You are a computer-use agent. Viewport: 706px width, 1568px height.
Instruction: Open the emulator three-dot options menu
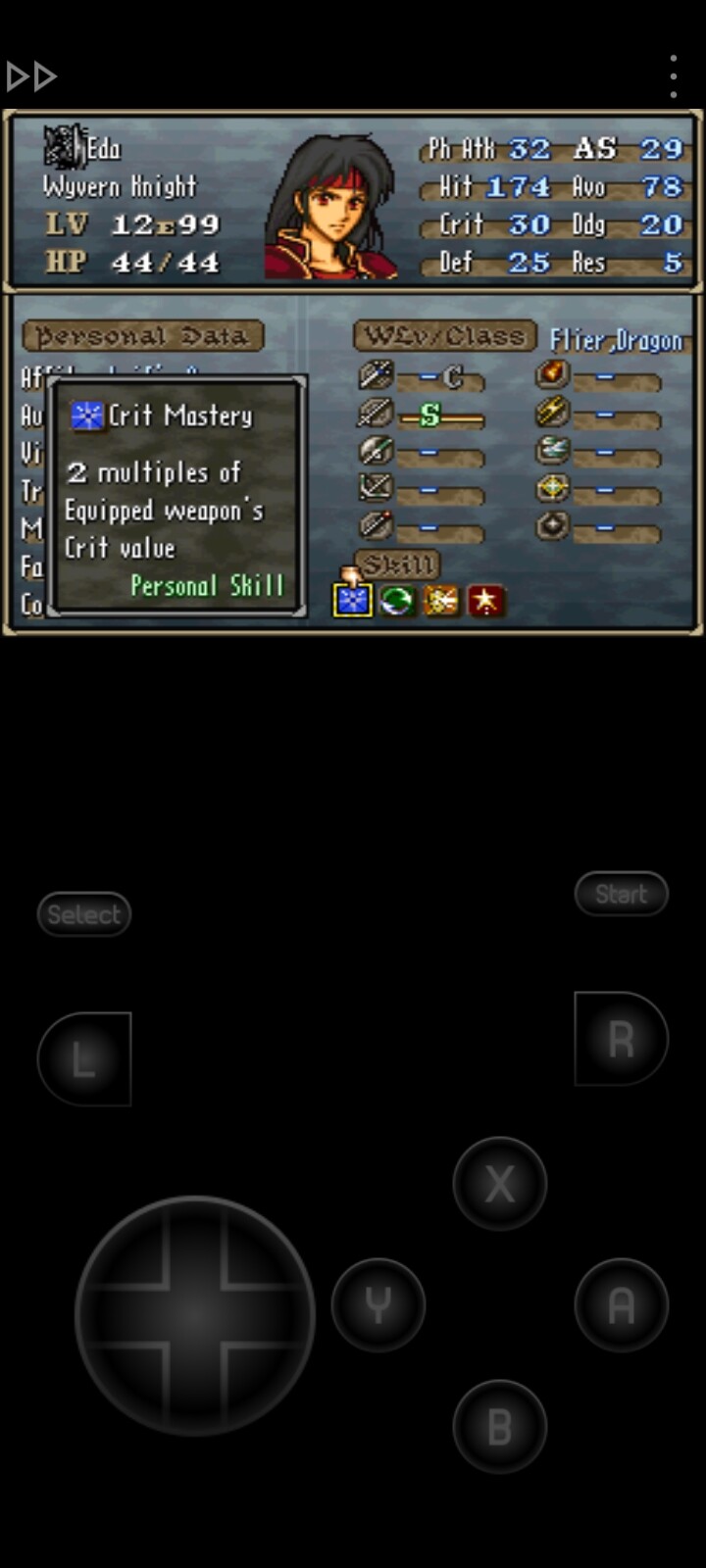[673, 75]
